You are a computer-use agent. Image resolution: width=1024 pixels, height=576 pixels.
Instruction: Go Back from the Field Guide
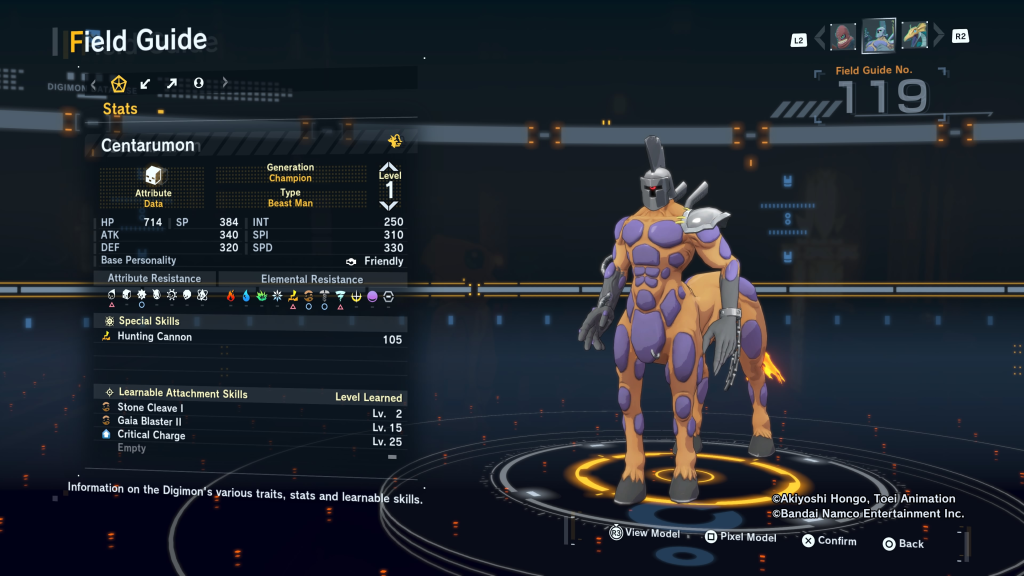click(x=903, y=544)
